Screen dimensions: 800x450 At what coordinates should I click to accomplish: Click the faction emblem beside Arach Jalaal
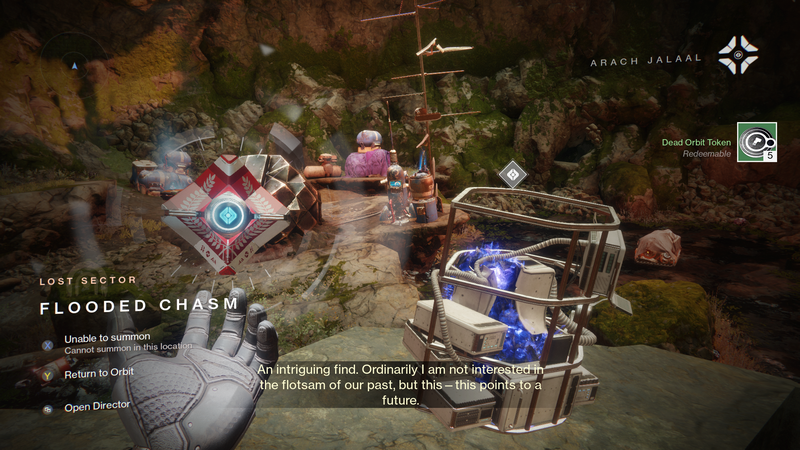click(738, 55)
